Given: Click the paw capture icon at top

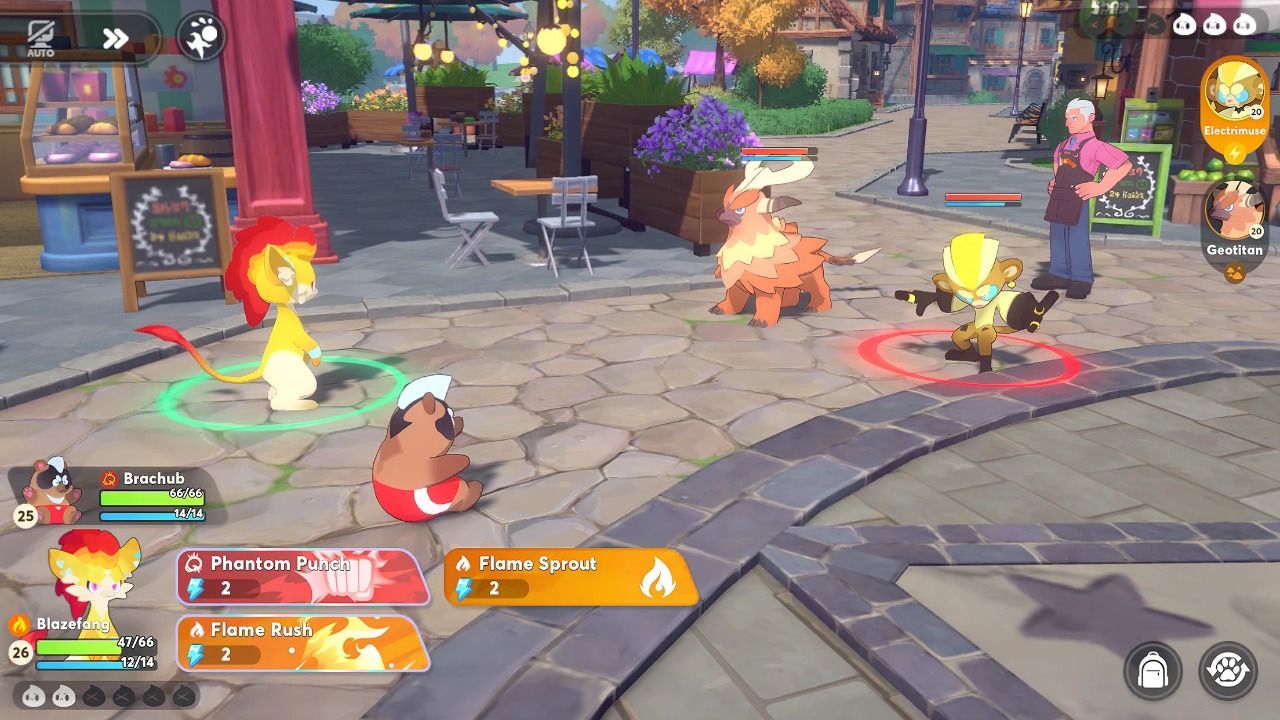Looking at the screenshot, I should 201,38.
